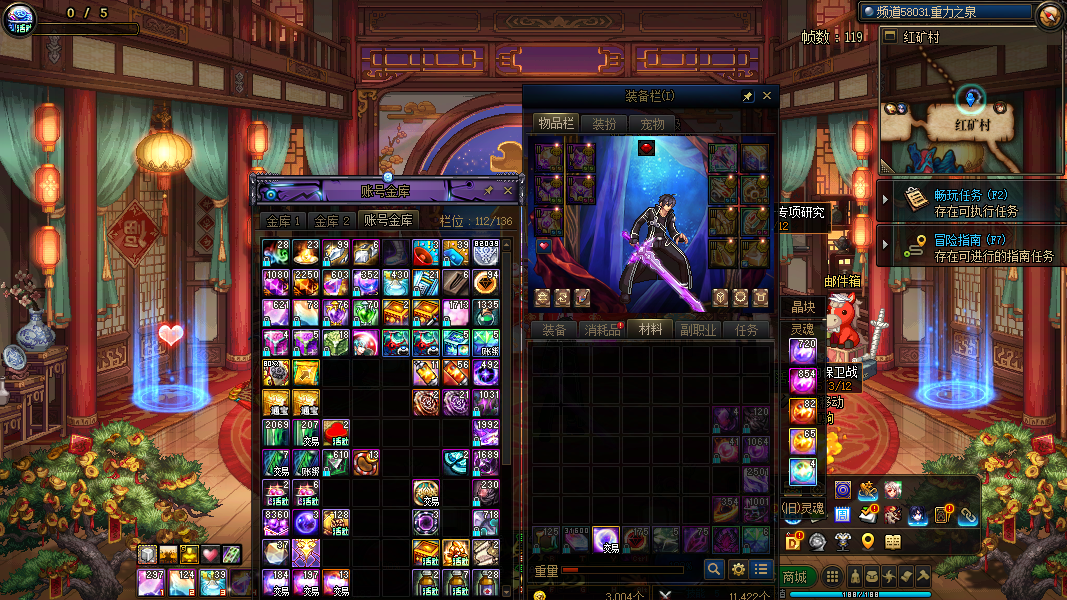Switch to the 装备 item tab

pyautogui.click(x=554, y=329)
